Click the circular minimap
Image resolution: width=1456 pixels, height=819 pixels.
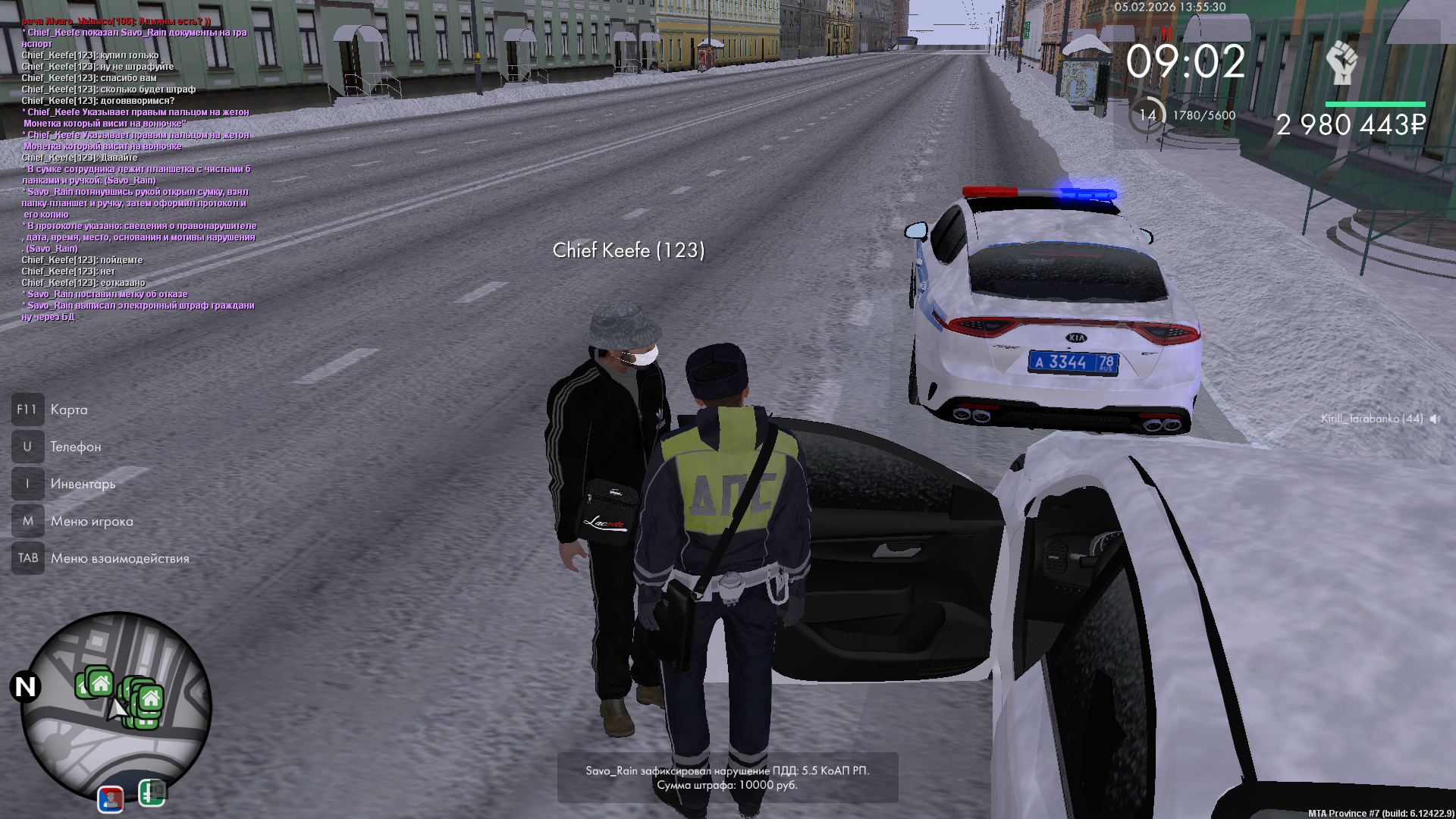tap(116, 707)
